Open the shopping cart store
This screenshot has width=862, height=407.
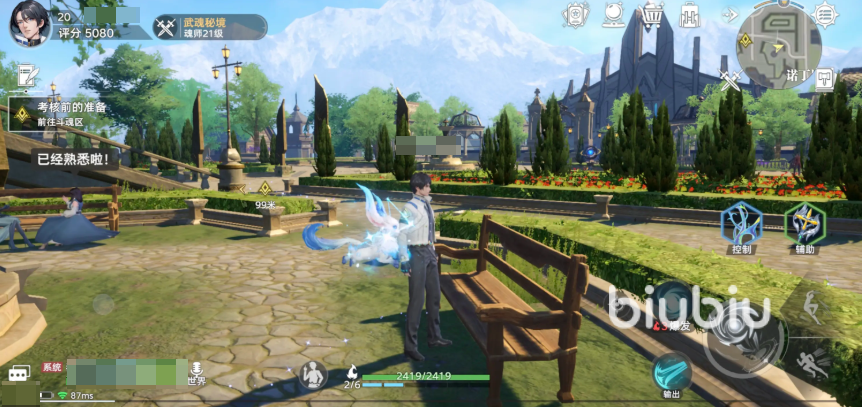coord(652,15)
